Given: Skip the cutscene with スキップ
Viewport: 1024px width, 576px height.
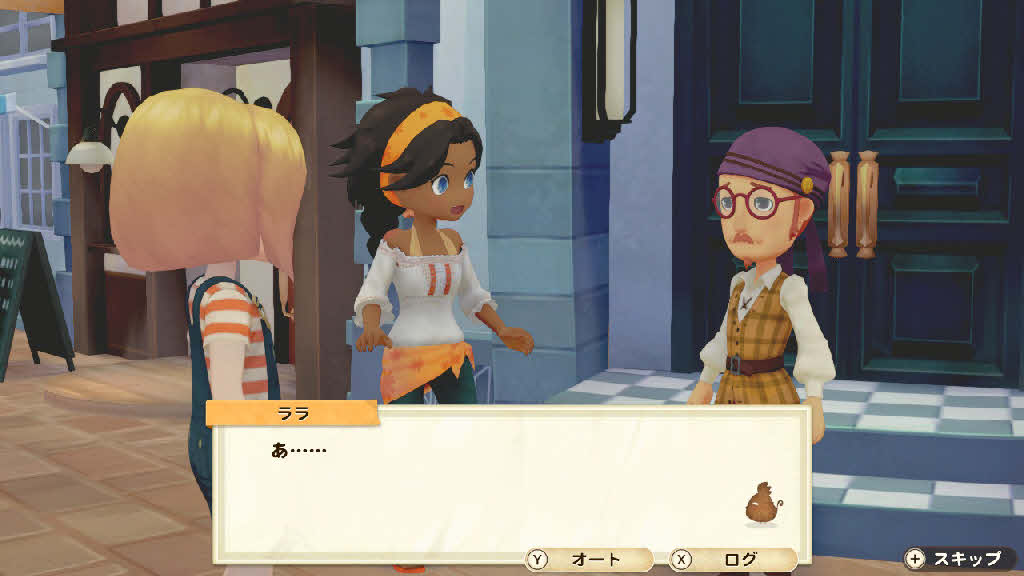Looking at the screenshot, I should click(957, 559).
